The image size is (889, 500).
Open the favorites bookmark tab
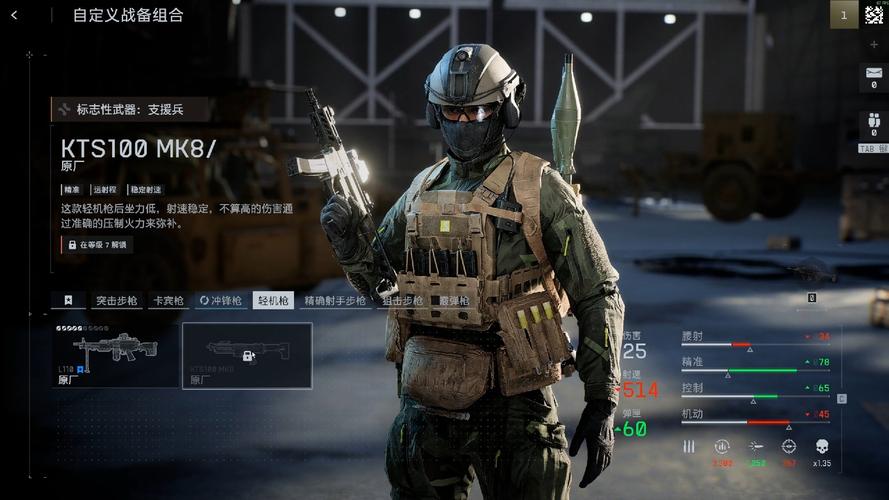[68, 300]
